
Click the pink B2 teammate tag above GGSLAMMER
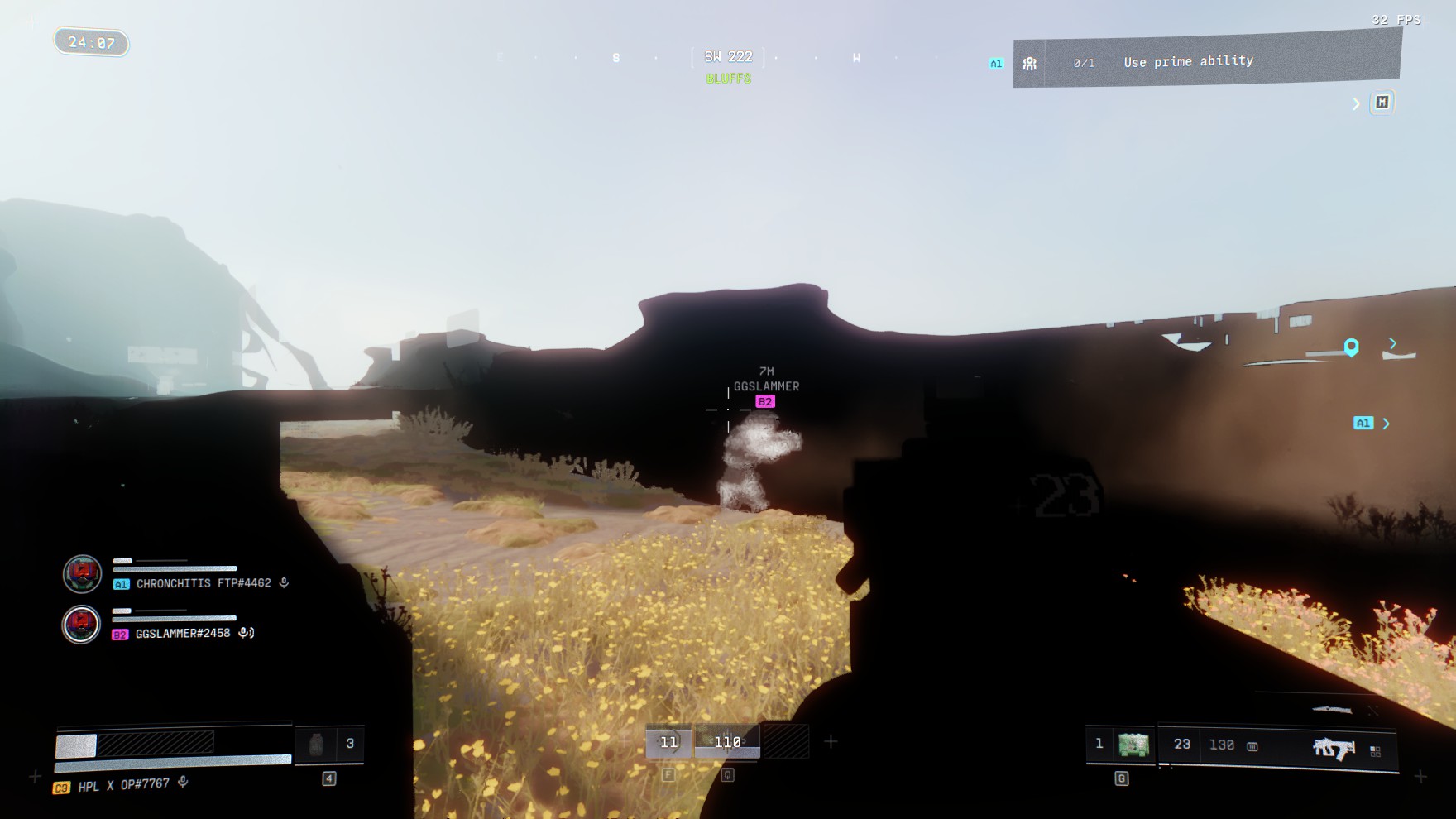pos(765,402)
